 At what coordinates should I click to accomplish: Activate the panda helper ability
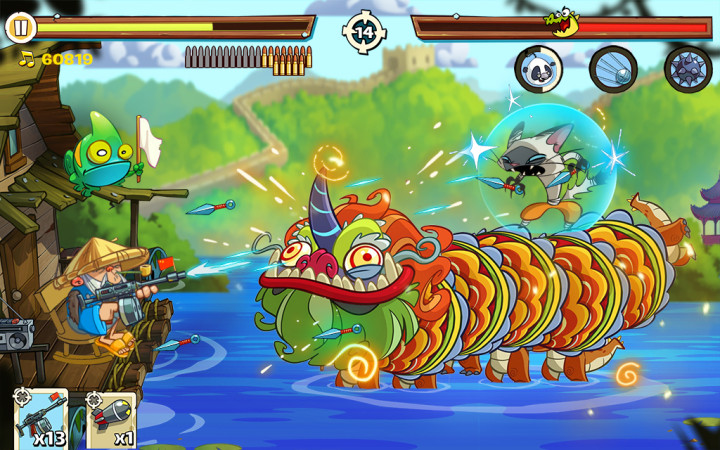click(x=538, y=68)
